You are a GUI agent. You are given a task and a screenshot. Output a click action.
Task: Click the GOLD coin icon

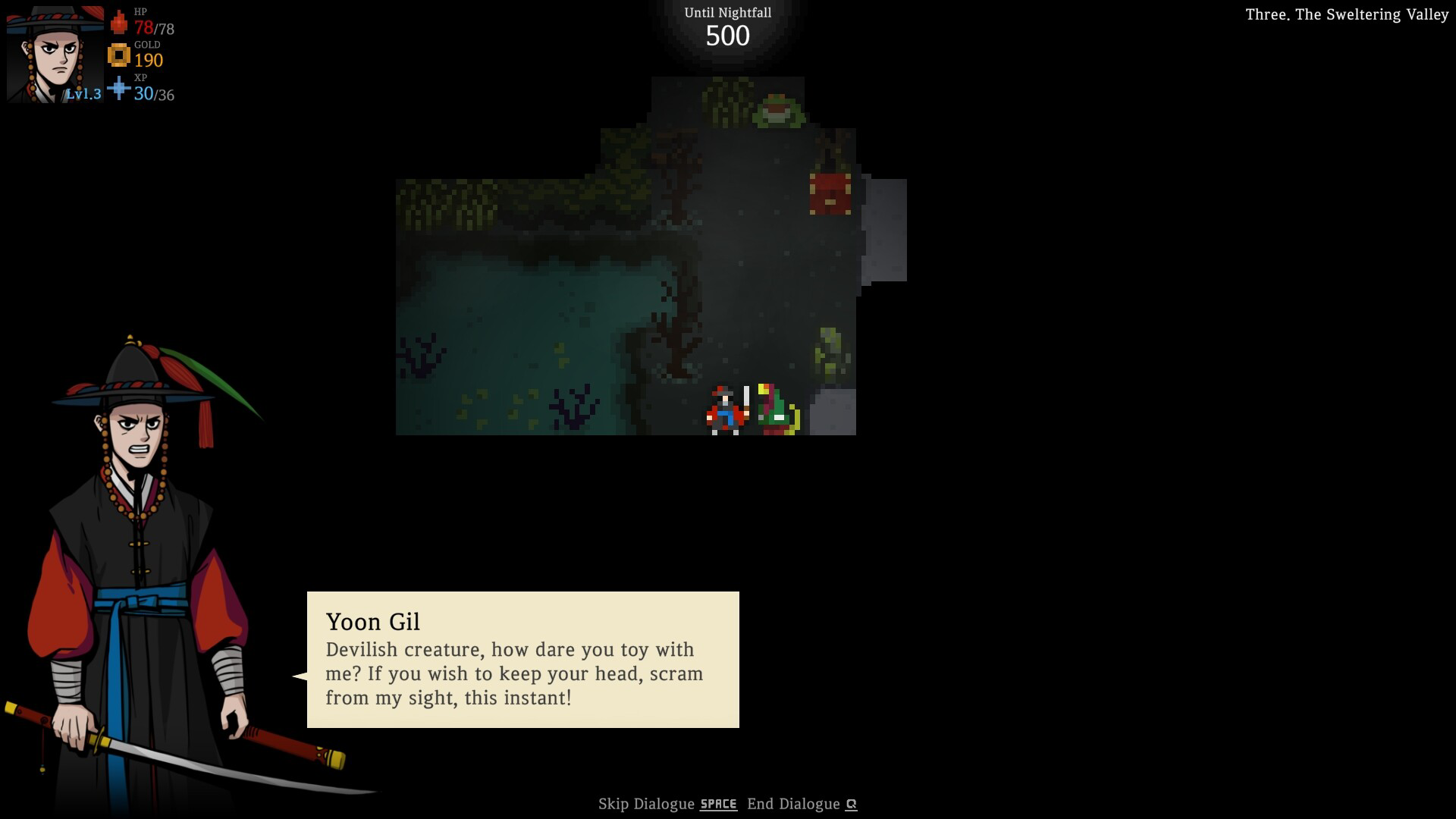click(x=119, y=56)
